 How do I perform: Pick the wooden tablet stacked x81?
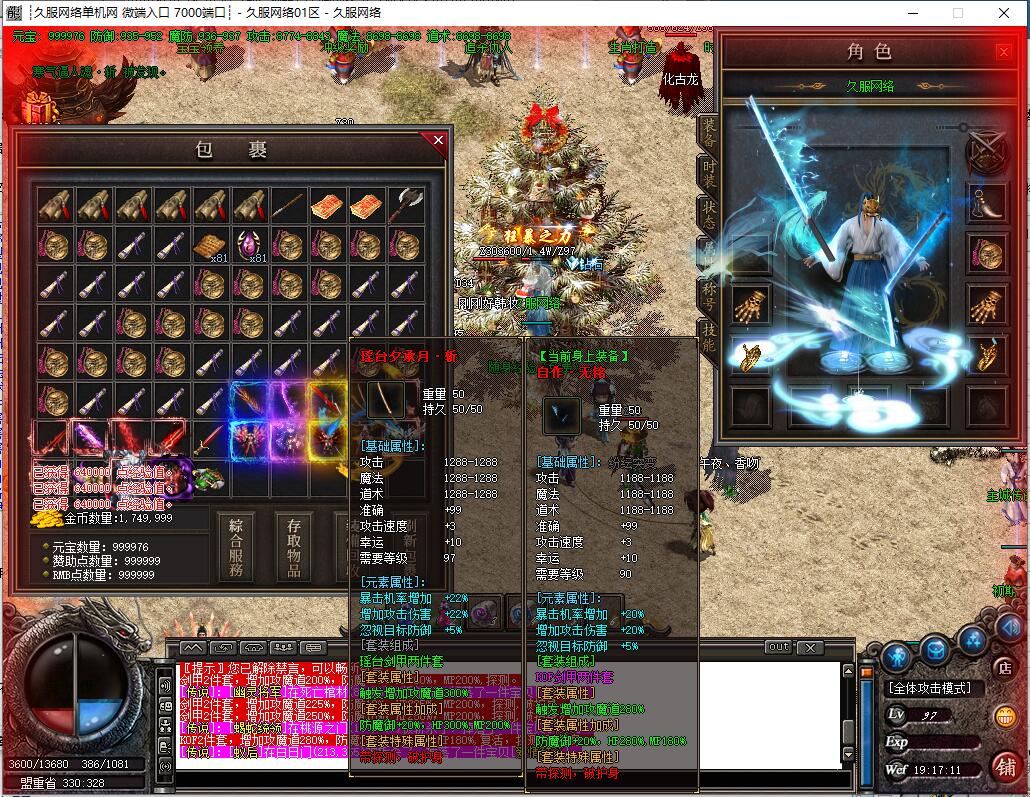210,245
